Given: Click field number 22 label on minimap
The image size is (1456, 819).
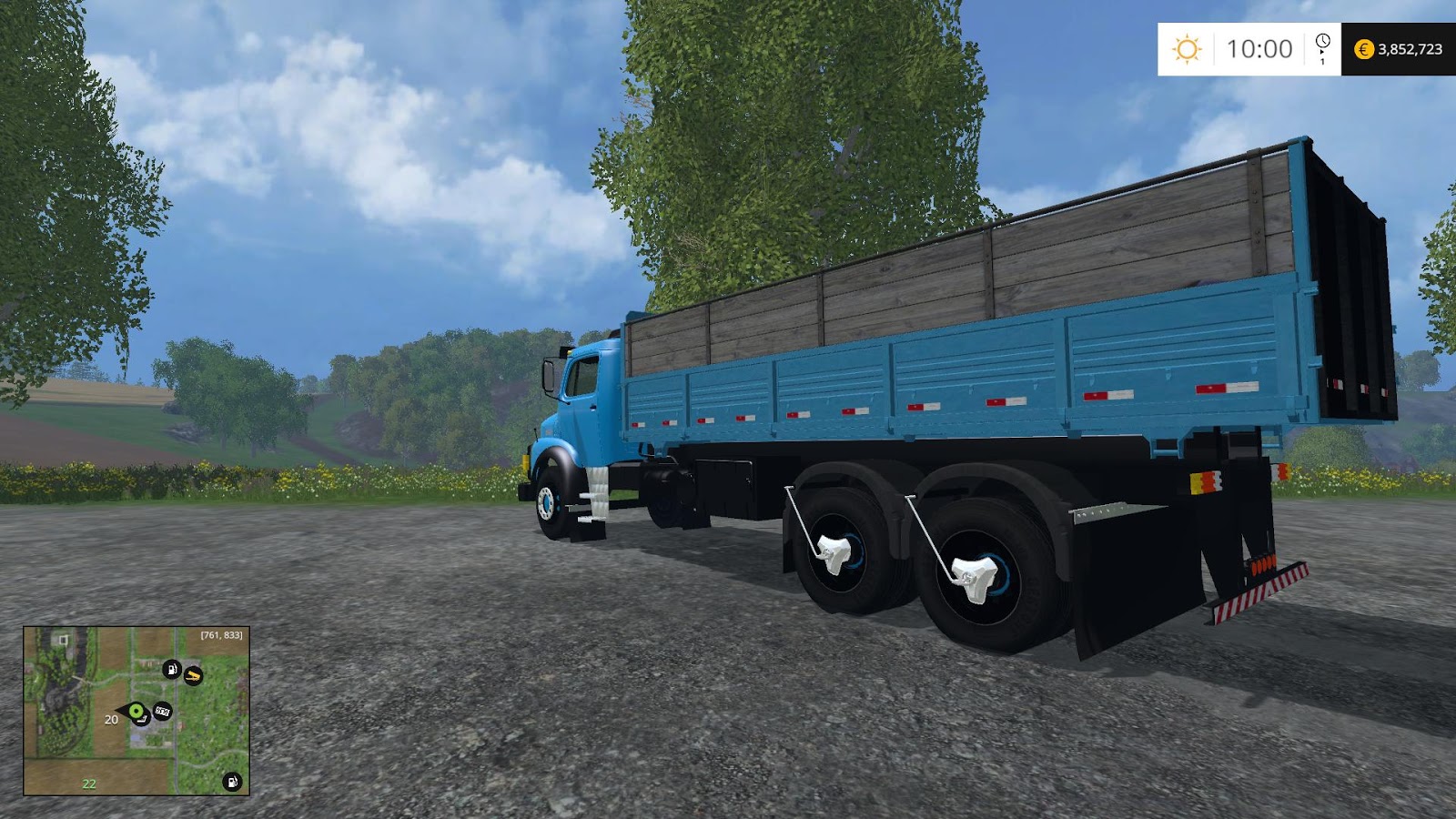Looking at the screenshot, I should [x=88, y=784].
